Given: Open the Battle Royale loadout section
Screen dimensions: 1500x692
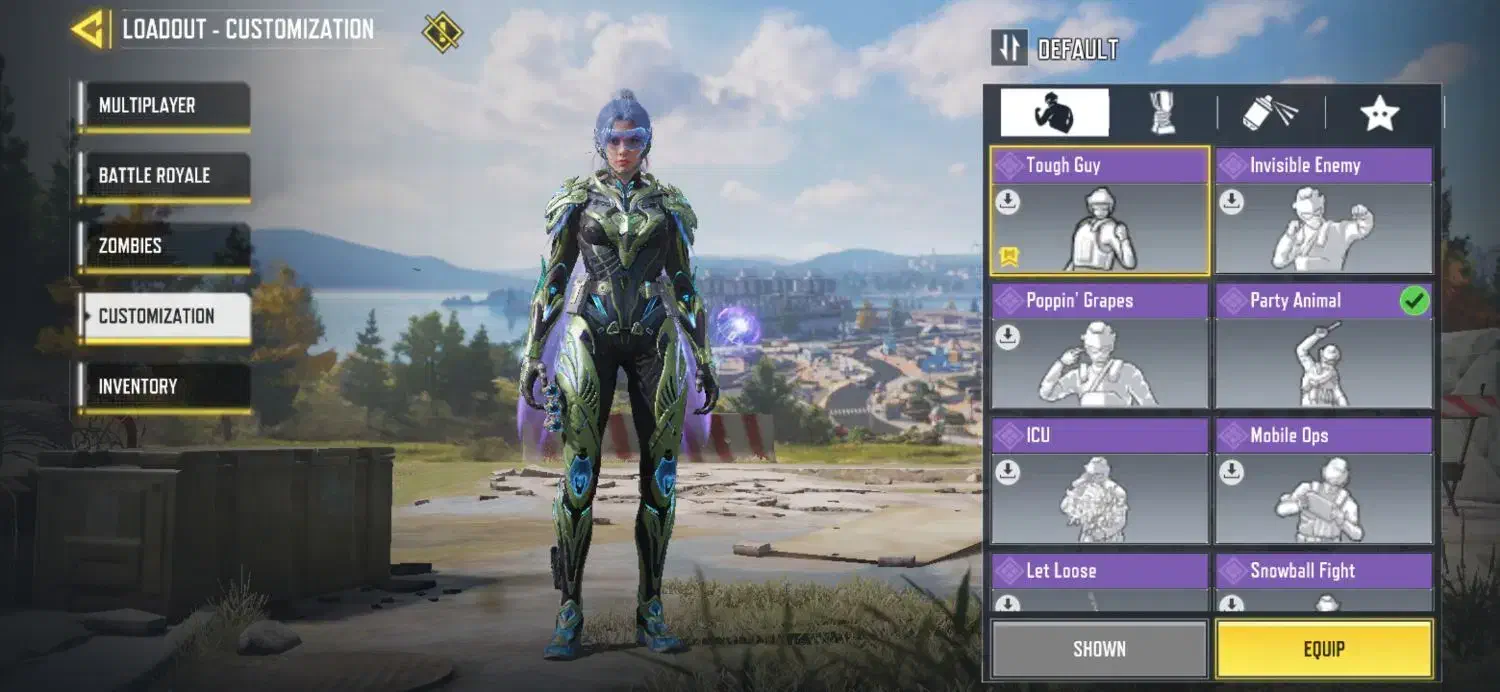Looking at the screenshot, I should click(165, 176).
